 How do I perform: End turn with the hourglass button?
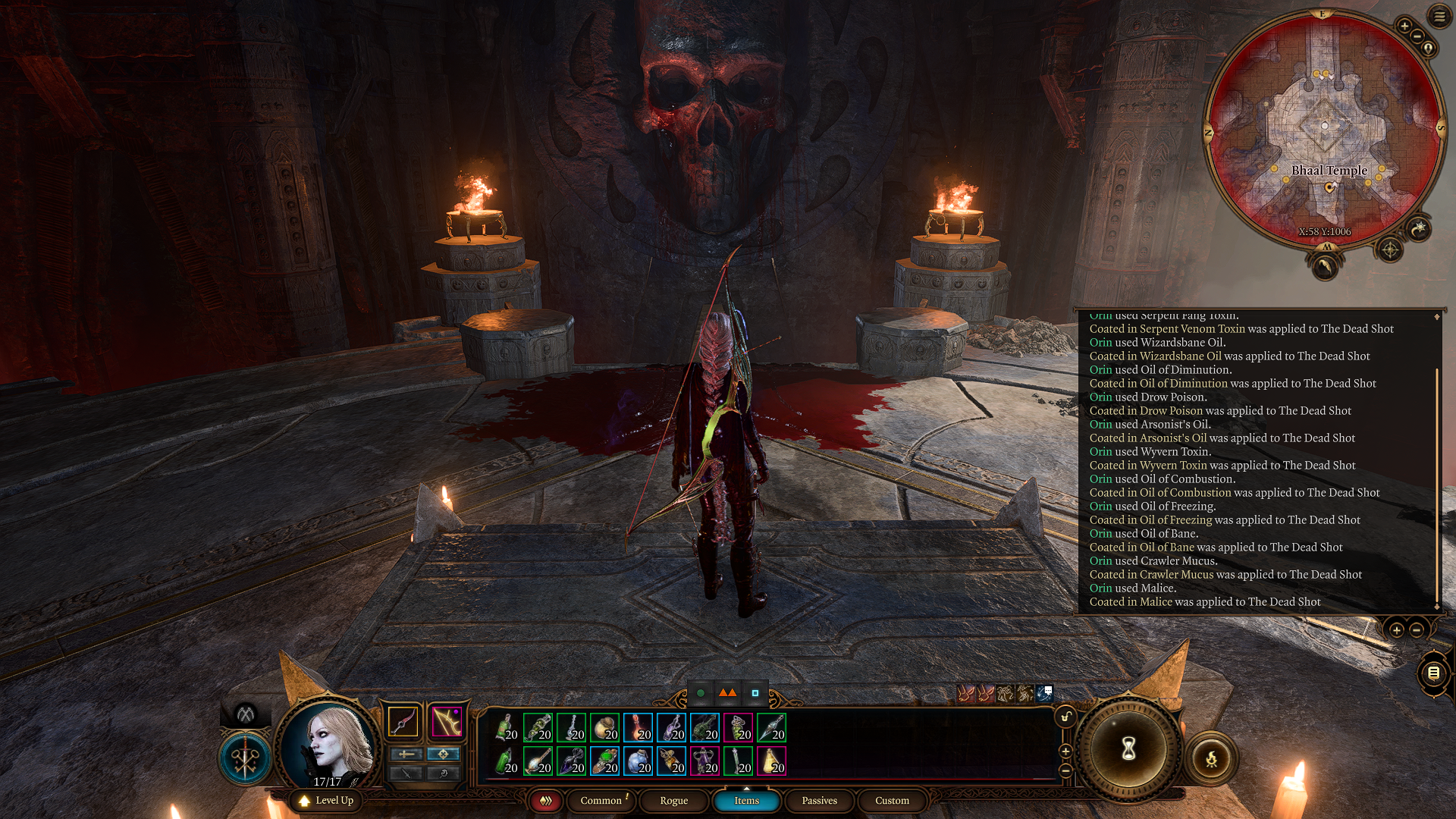(1128, 749)
